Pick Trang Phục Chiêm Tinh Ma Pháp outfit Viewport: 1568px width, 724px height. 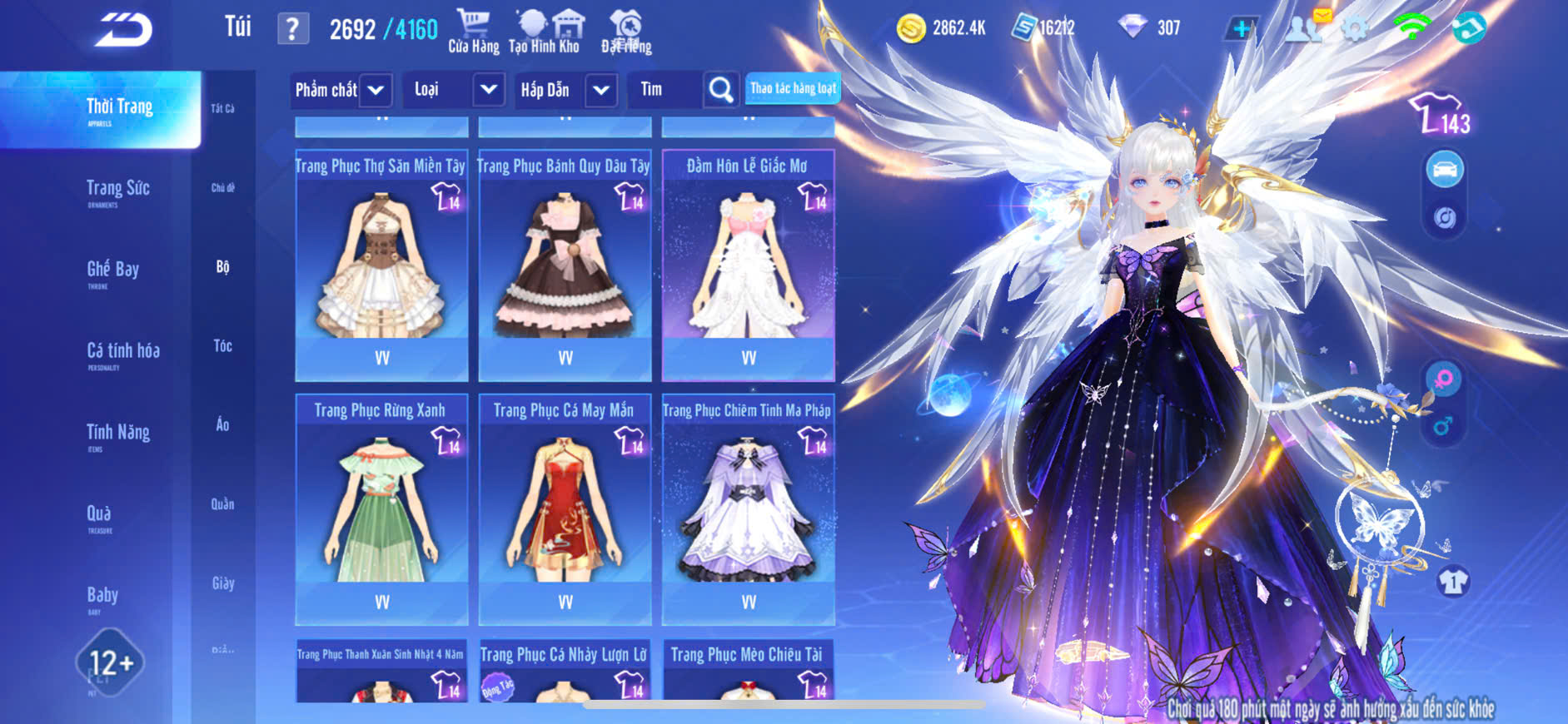[748, 509]
